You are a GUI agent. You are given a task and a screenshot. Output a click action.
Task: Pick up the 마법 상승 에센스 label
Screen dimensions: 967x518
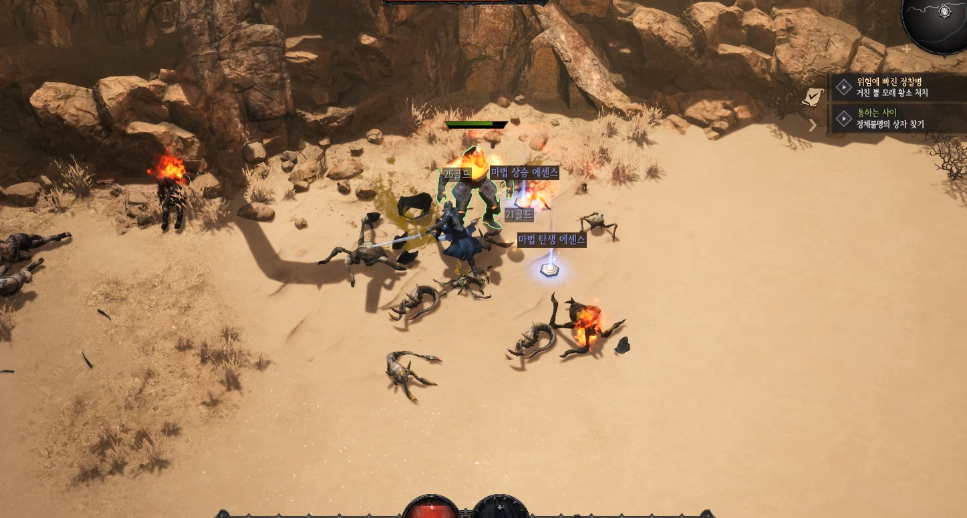(524, 172)
